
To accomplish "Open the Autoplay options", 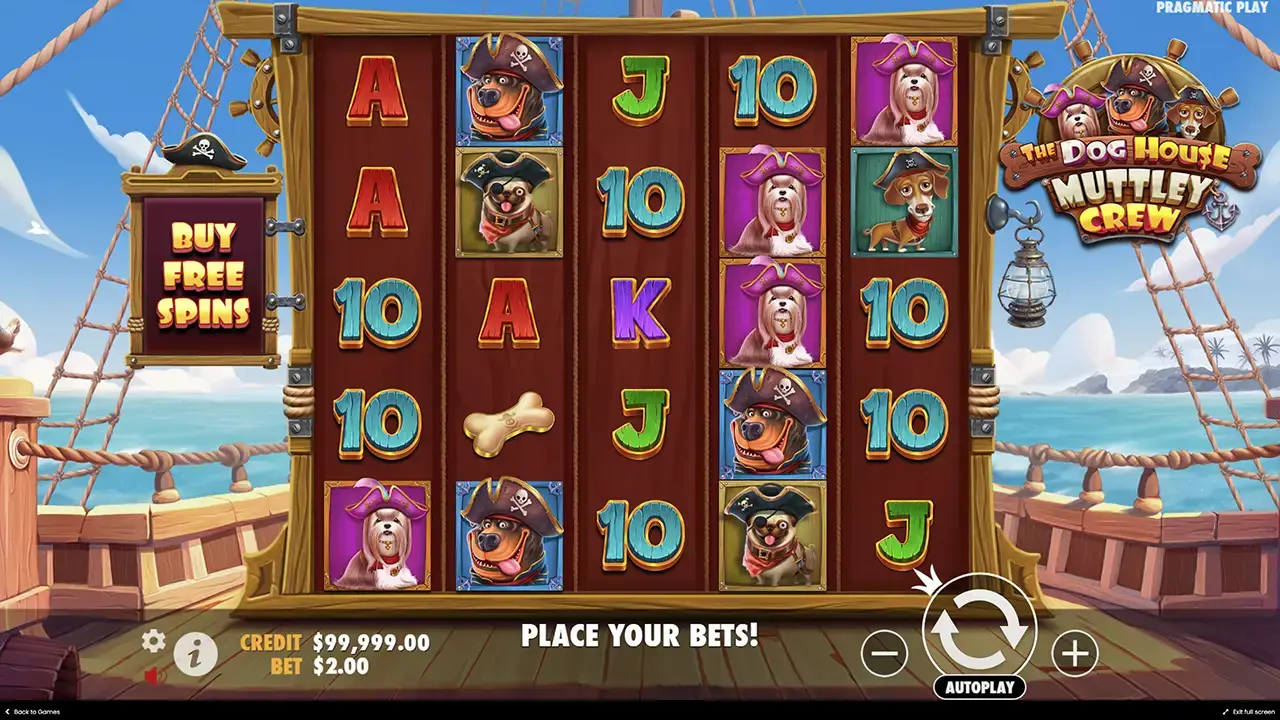I will [979, 687].
